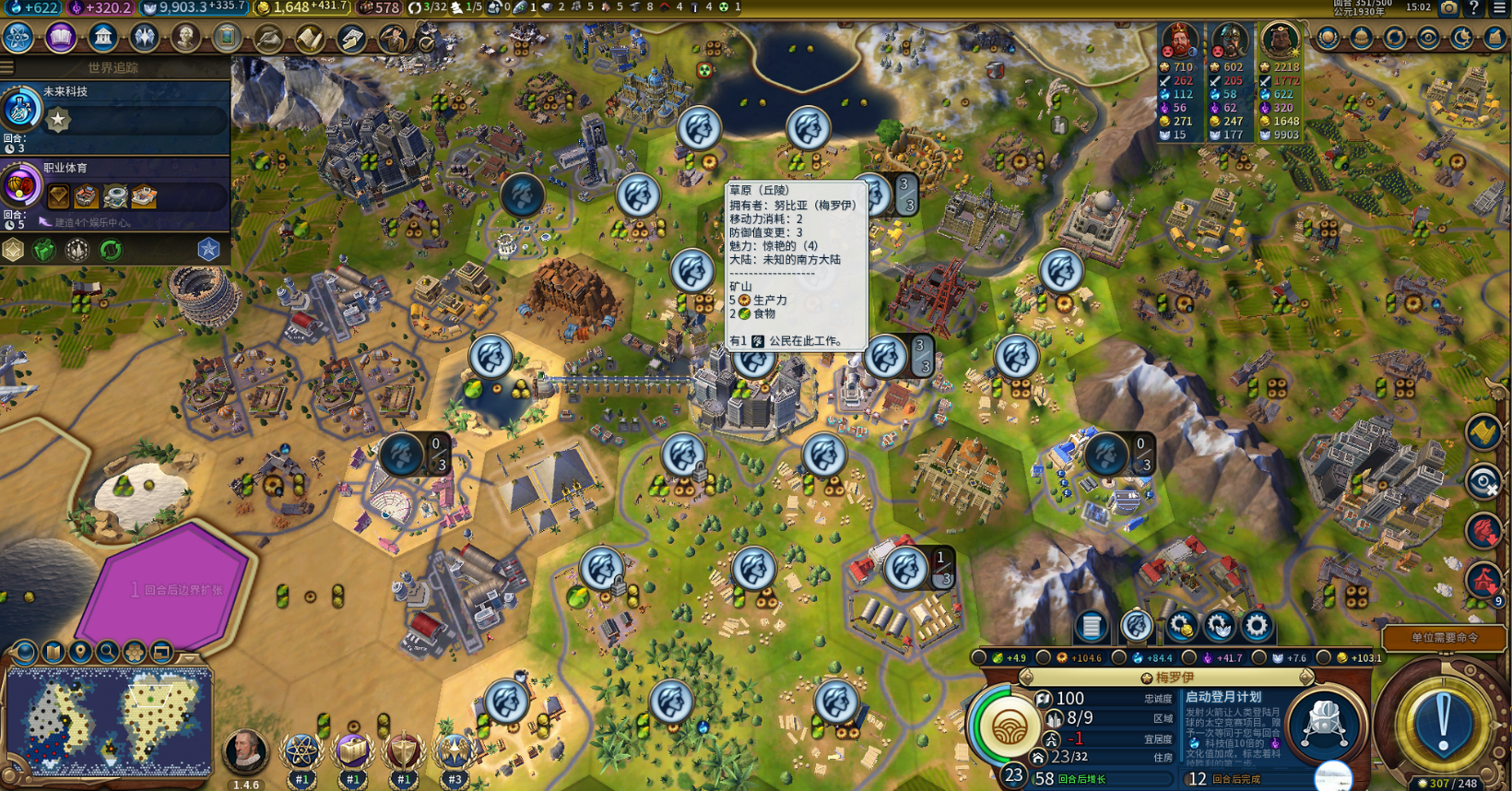This screenshot has height=791, width=1512.
Task: Open the Great People portrait button
Action: click(185, 38)
